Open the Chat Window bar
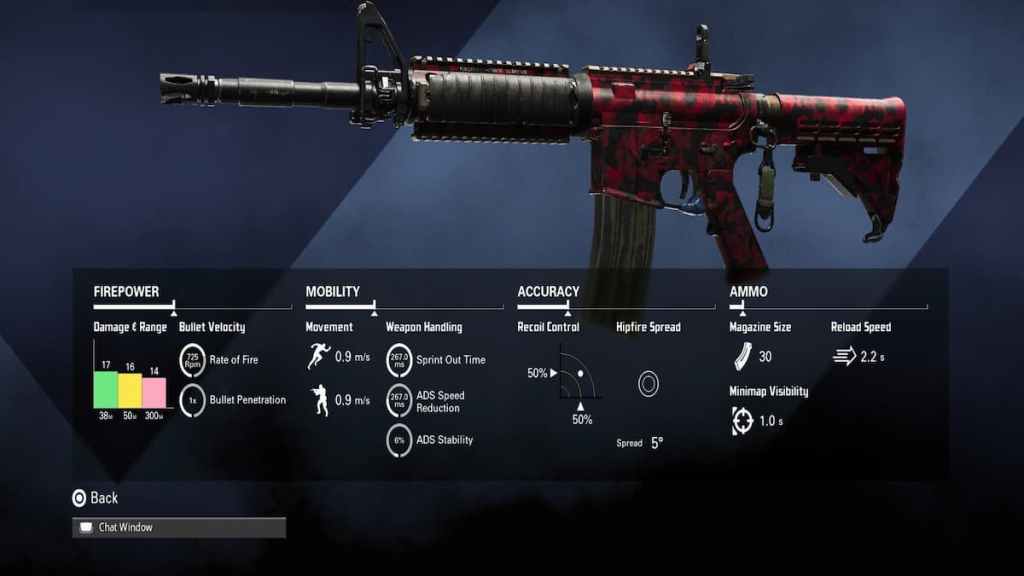 [178, 527]
